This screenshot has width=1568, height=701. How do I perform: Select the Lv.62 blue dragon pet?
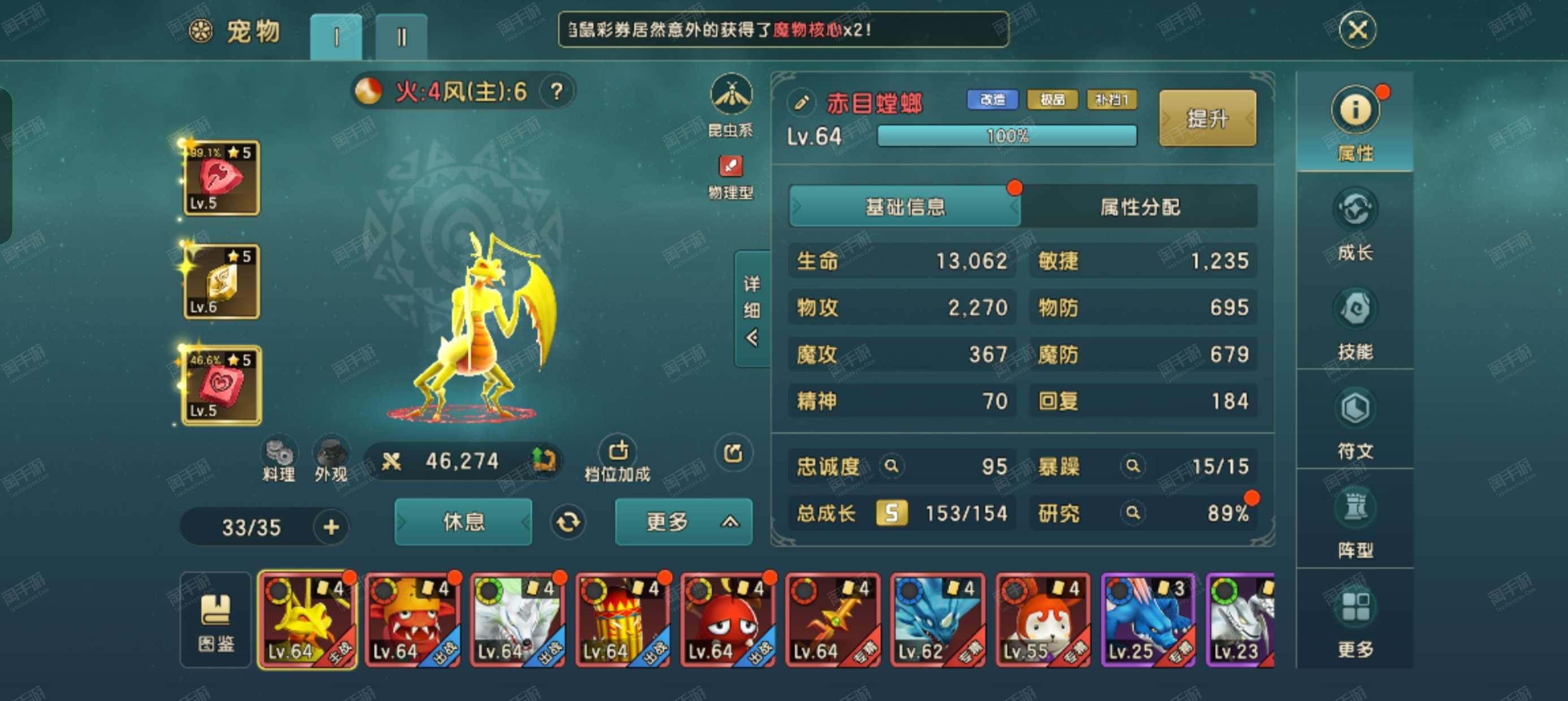937,620
